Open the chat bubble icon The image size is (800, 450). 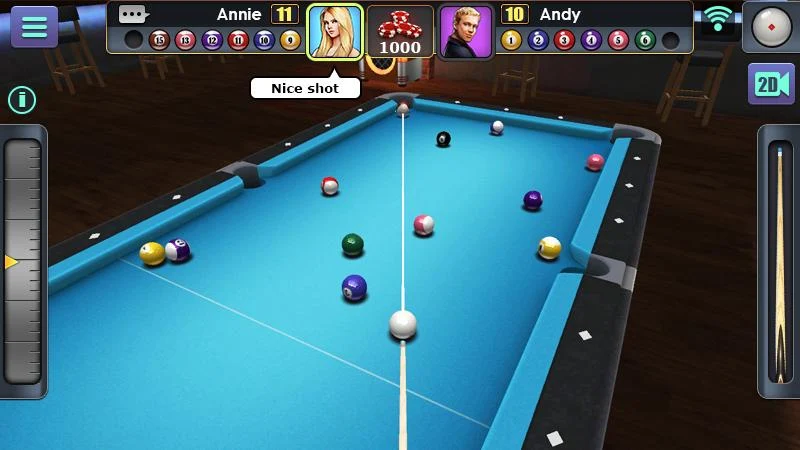[x=132, y=14]
